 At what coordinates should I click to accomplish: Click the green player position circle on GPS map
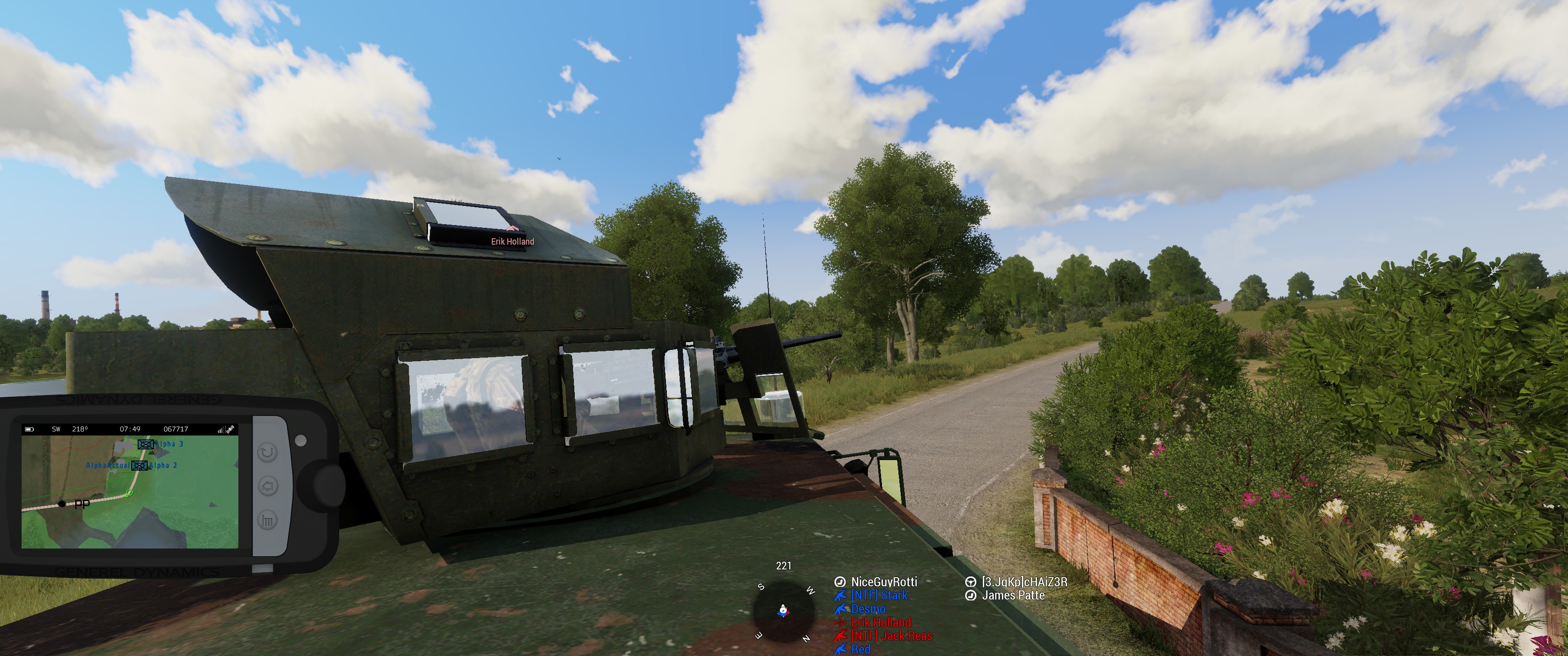pyautogui.click(x=129, y=493)
